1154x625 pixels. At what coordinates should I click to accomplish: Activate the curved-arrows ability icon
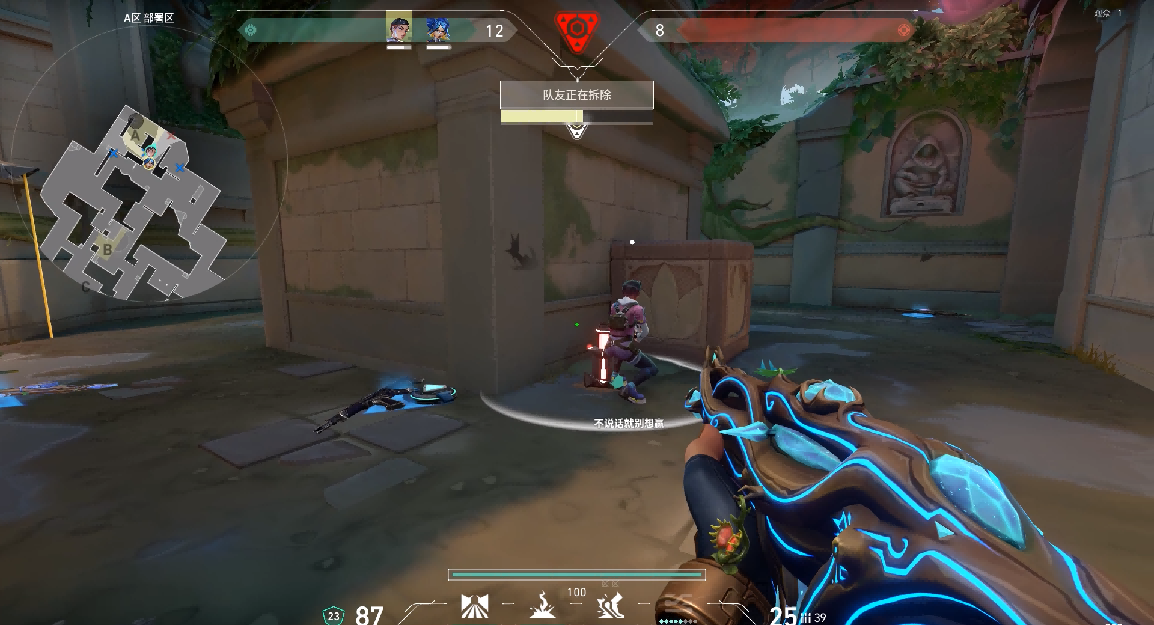point(610,606)
